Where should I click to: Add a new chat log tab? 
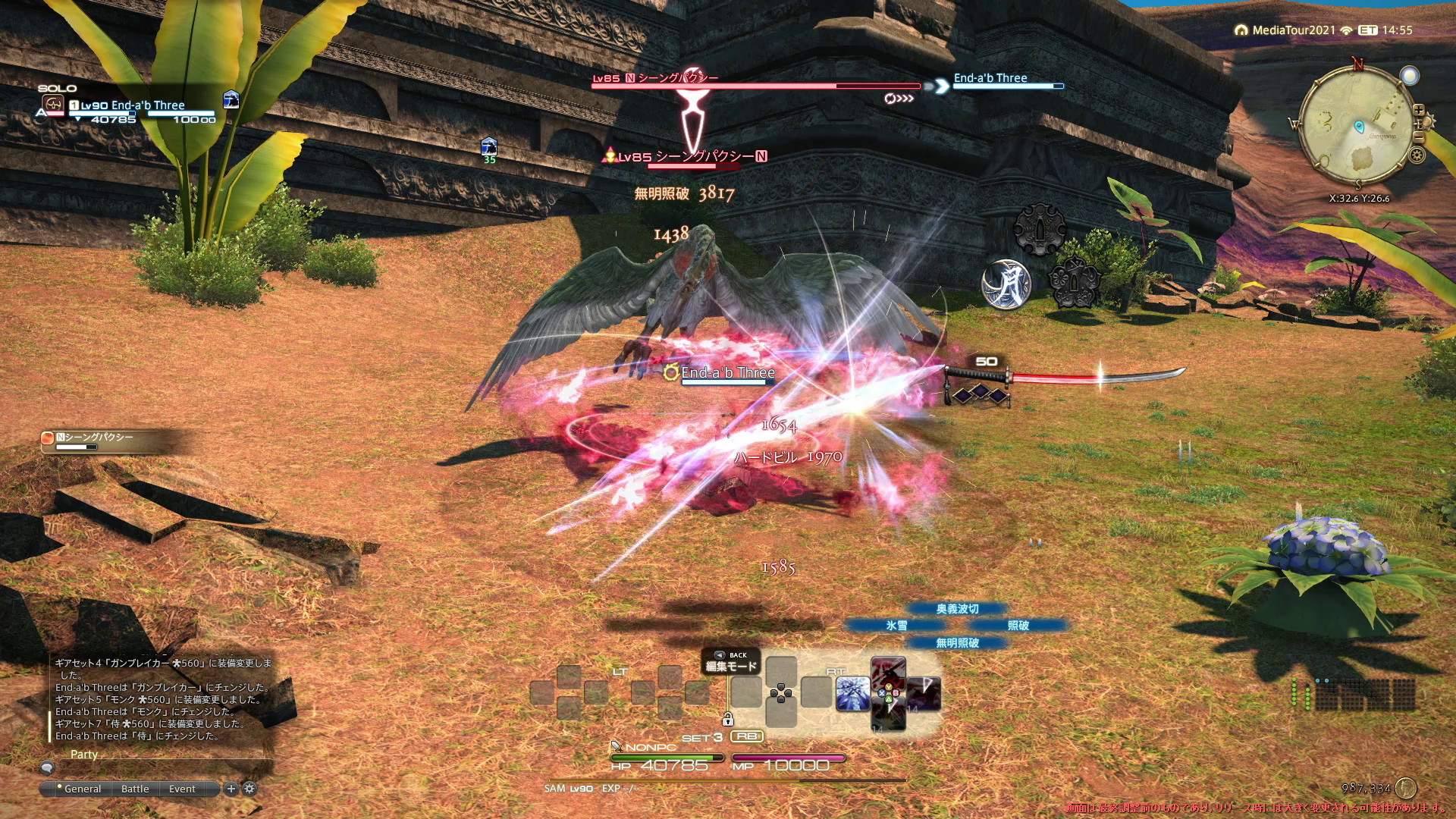coord(231,789)
